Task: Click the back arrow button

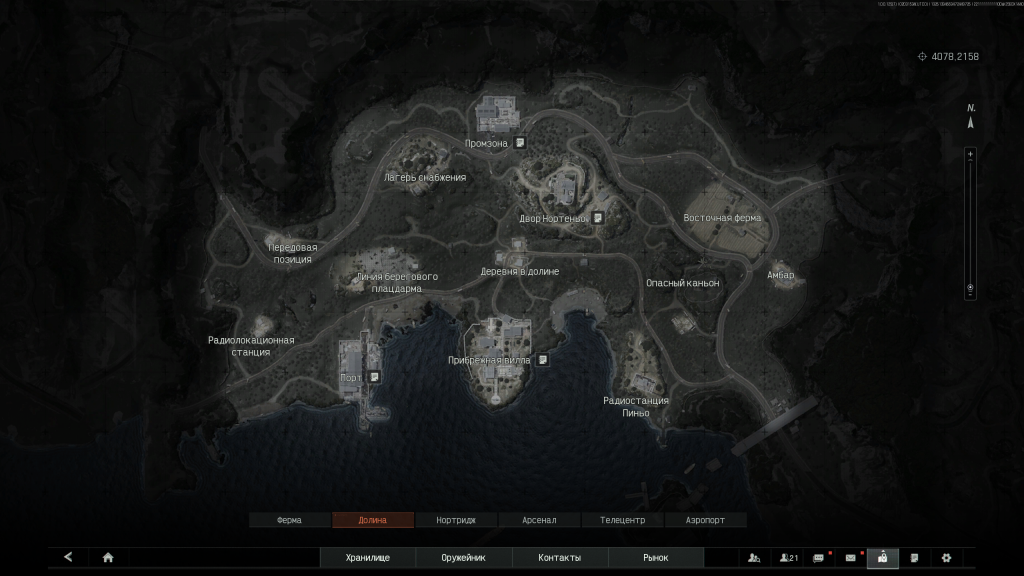Action: point(68,558)
